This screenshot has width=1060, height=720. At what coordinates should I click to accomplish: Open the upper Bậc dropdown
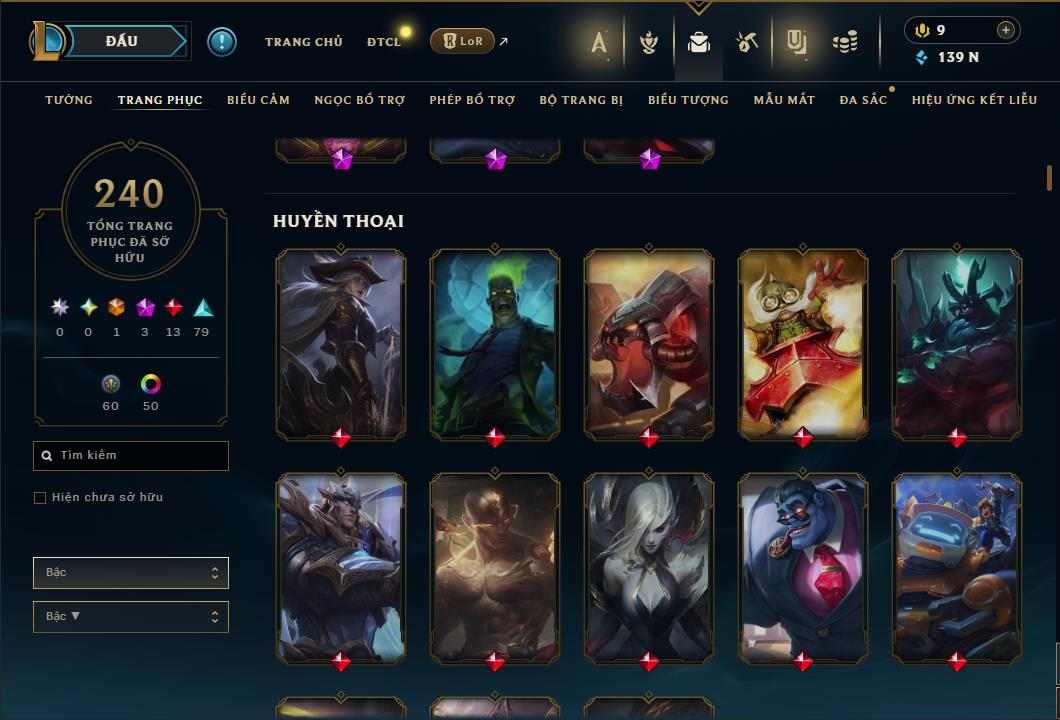[x=131, y=573]
